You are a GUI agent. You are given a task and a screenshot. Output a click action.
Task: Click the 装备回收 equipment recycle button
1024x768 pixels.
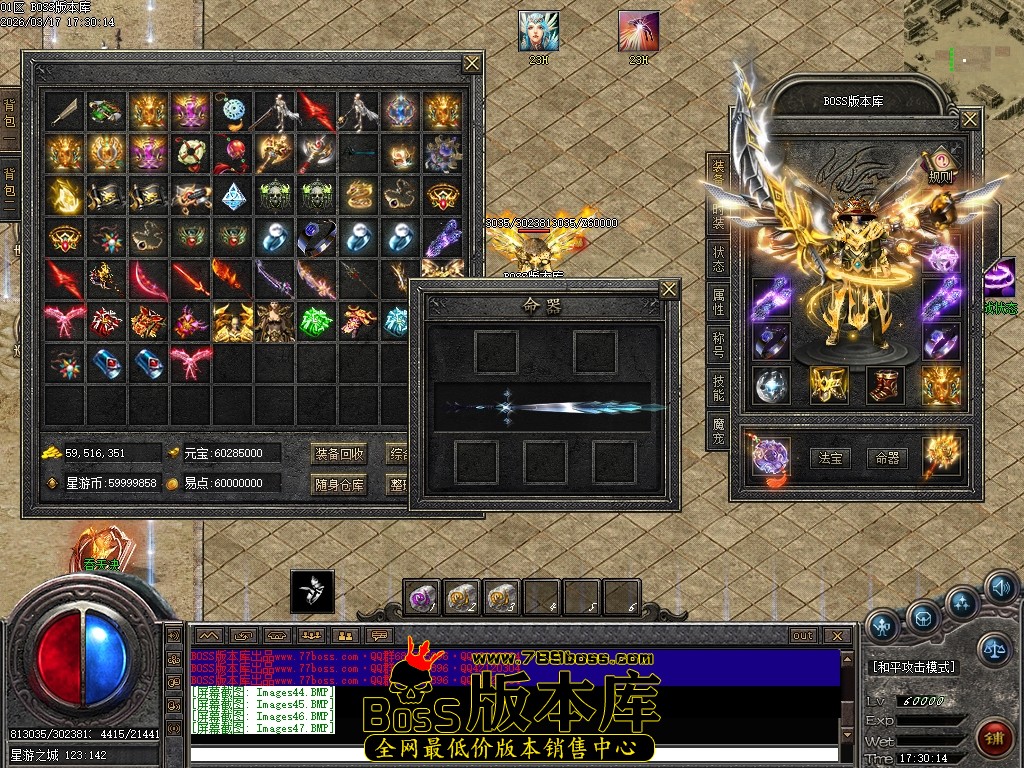coord(339,453)
